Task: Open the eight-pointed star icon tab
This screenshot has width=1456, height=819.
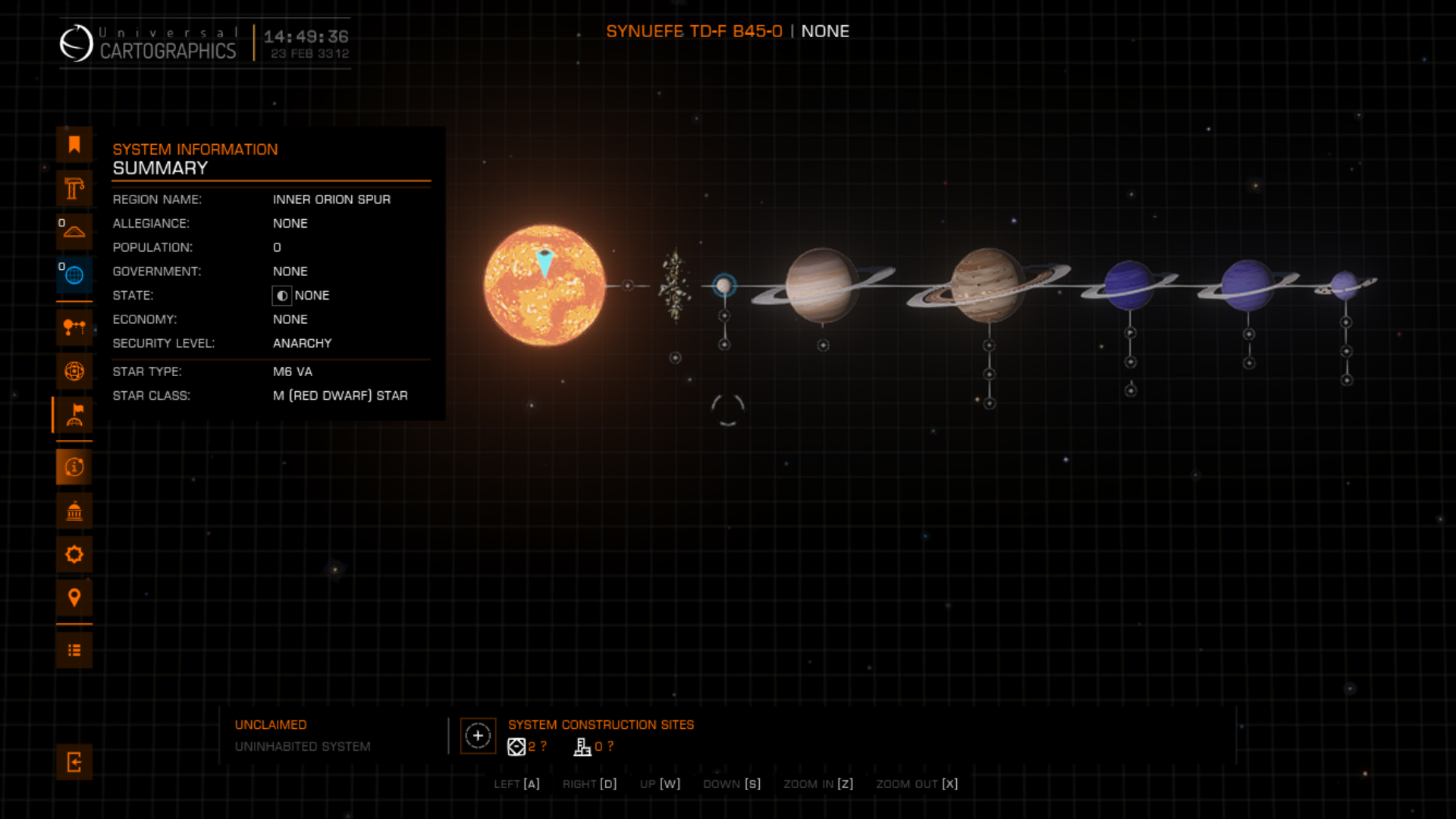Action: [74, 554]
